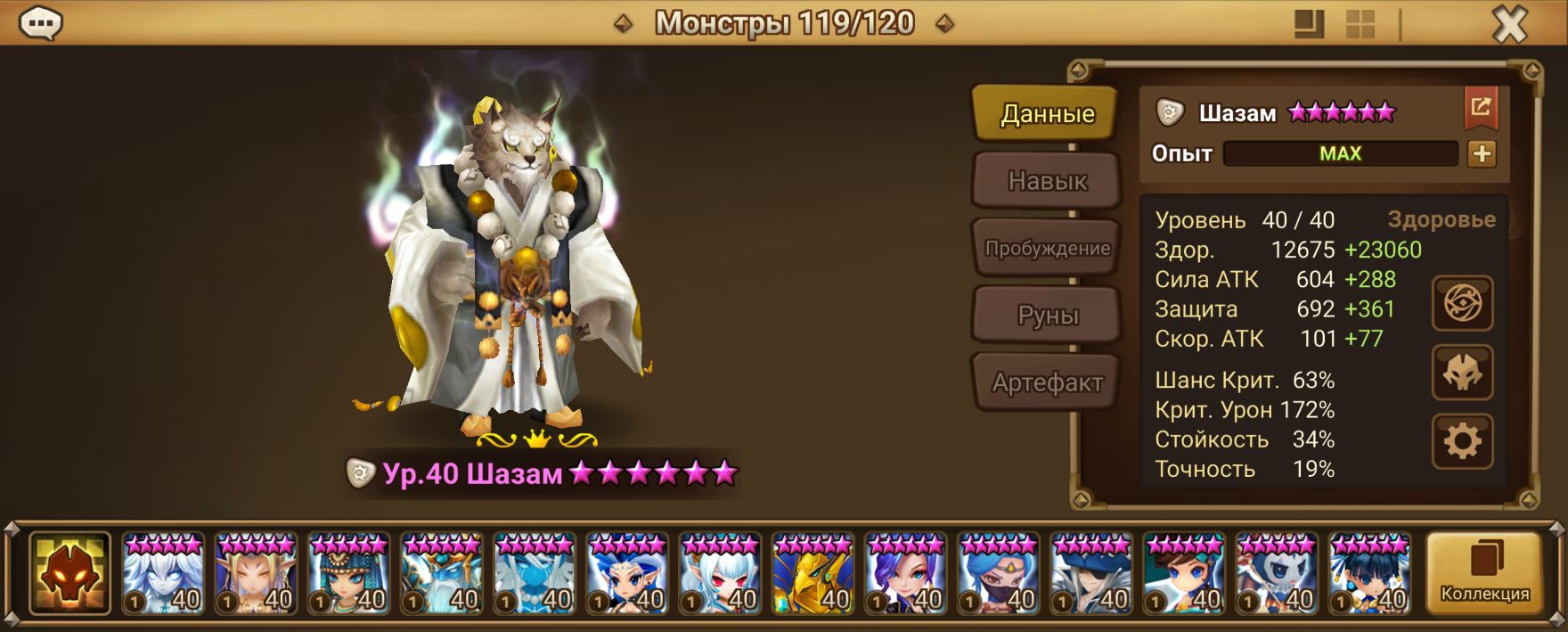The image size is (1568, 632).
Task: Share Шазам with the red share icon
Action: 1481,108
